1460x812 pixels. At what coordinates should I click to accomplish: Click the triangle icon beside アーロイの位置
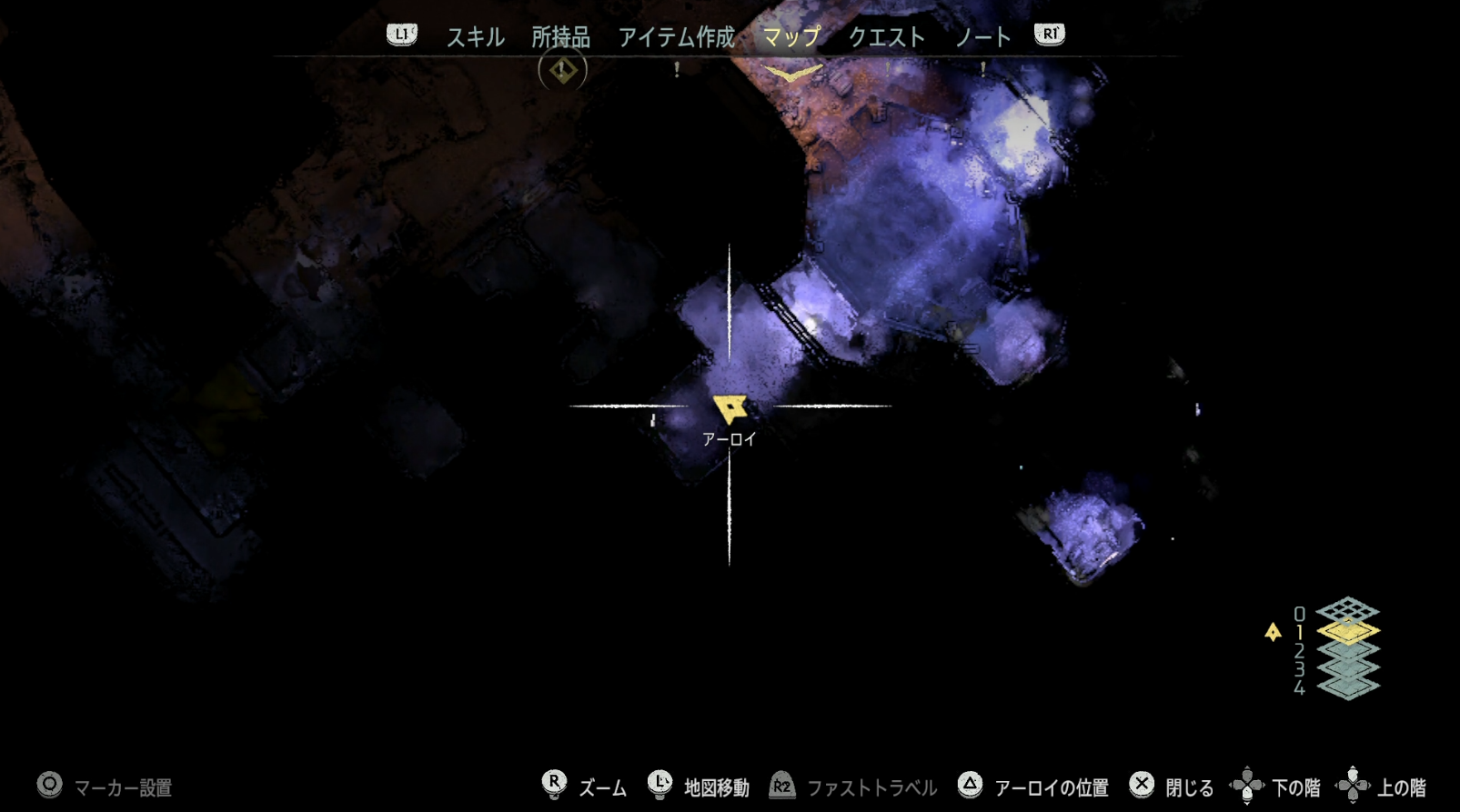coord(969,784)
